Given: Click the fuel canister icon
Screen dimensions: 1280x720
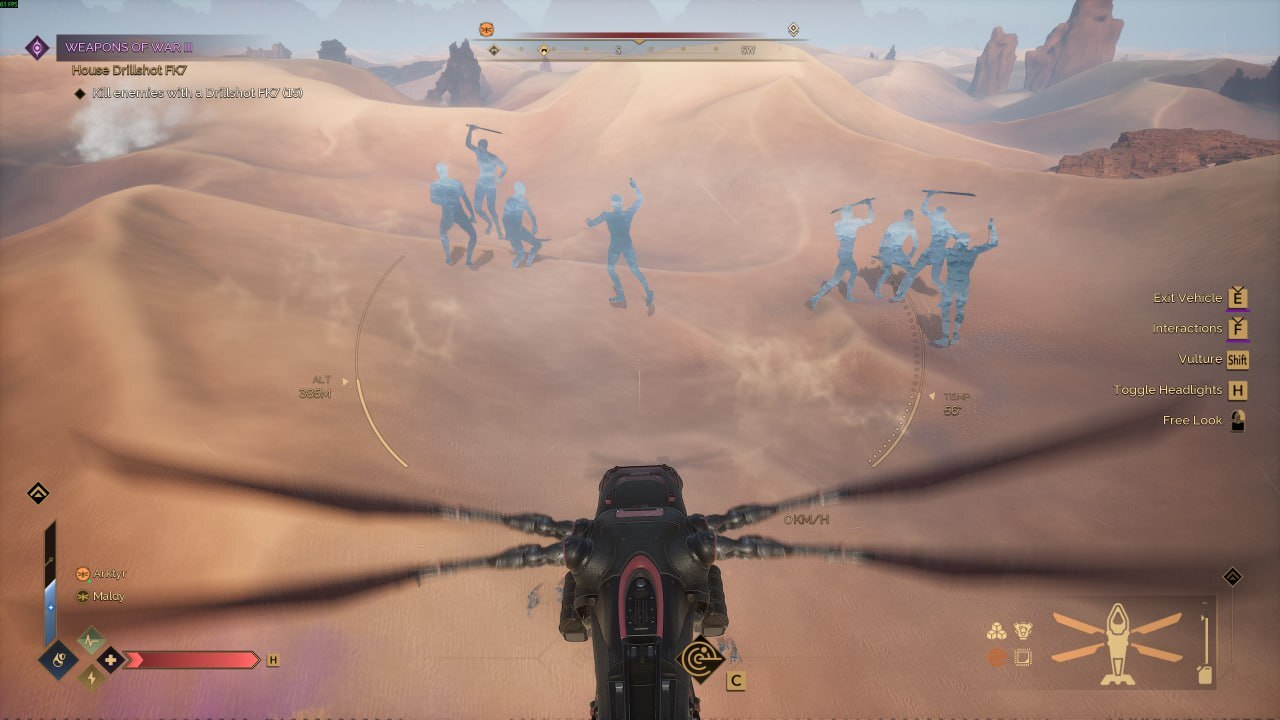Looking at the screenshot, I should [1206, 674].
